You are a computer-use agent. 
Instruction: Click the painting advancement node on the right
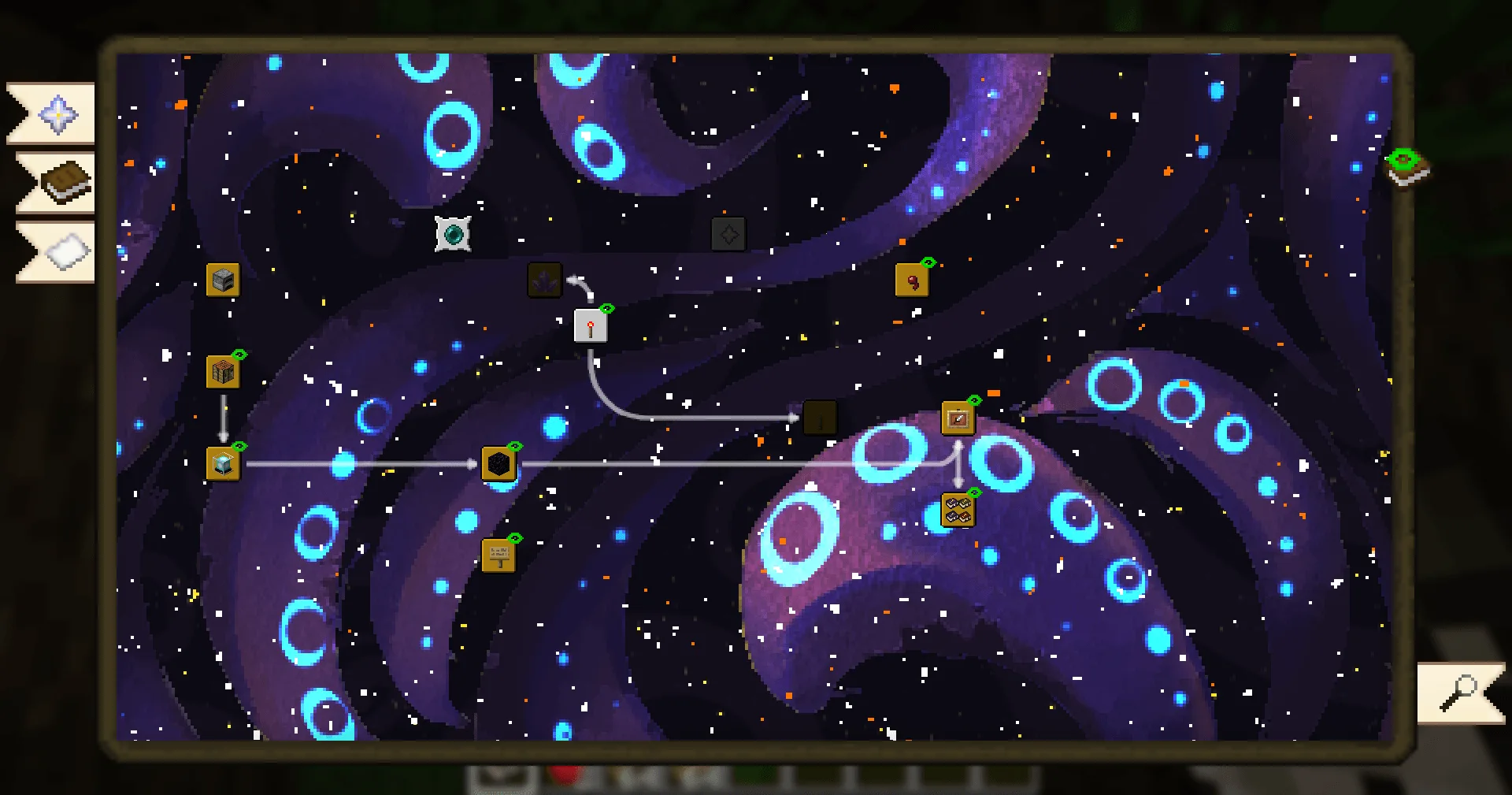(958, 418)
